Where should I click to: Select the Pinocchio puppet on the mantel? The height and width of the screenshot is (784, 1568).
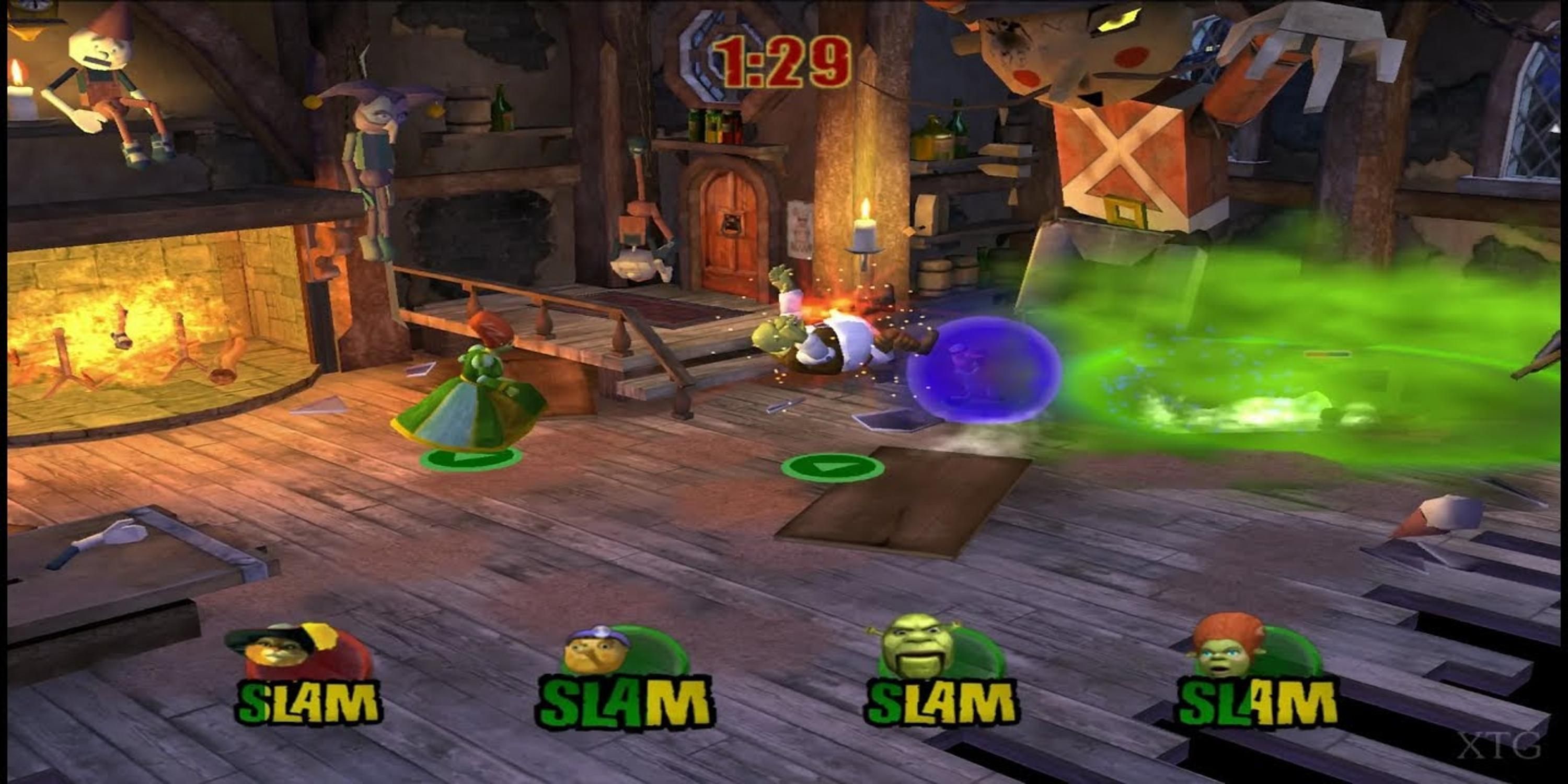pos(100,85)
